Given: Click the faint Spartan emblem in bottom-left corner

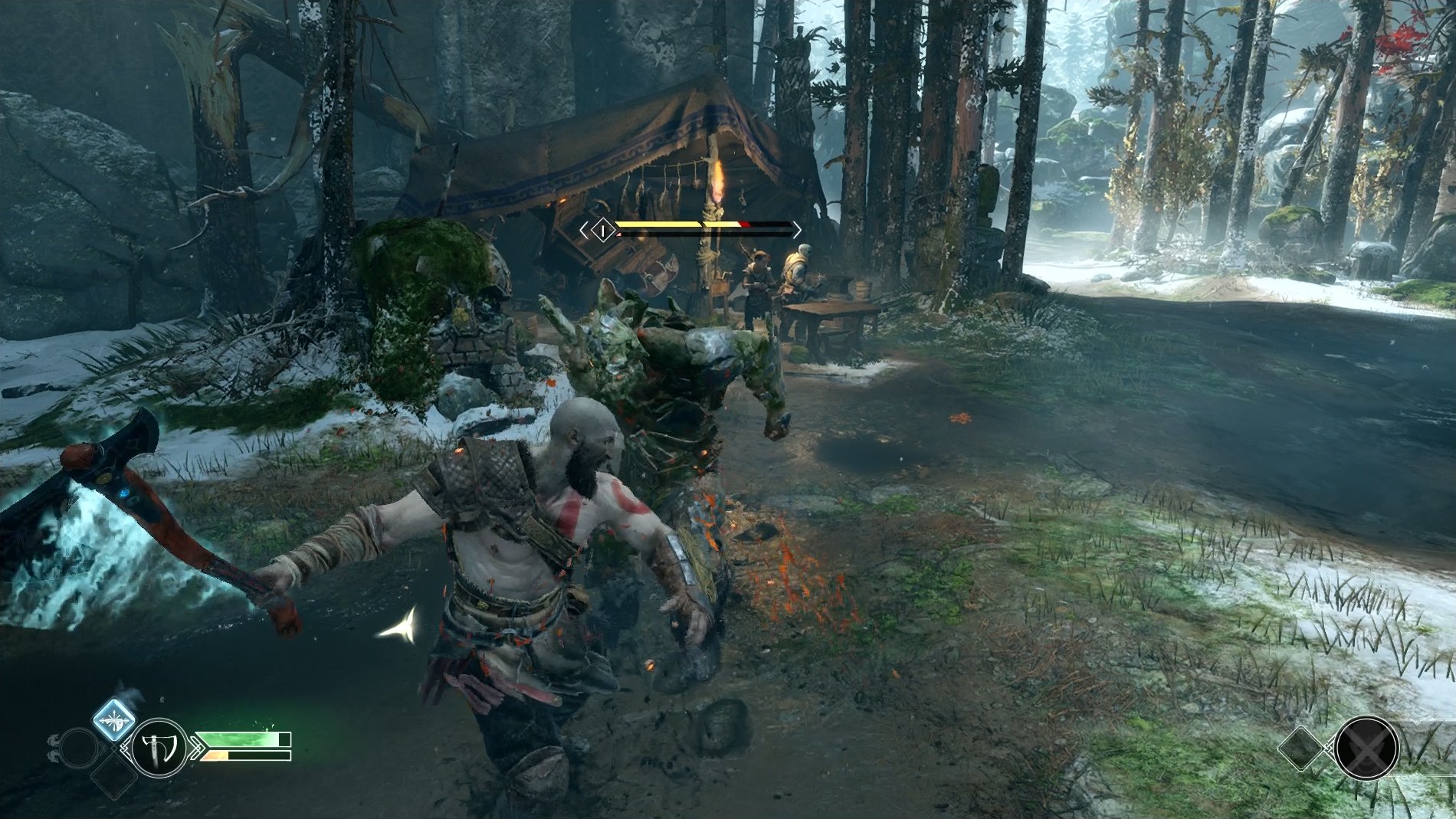Looking at the screenshot, I should click(53, 748).
